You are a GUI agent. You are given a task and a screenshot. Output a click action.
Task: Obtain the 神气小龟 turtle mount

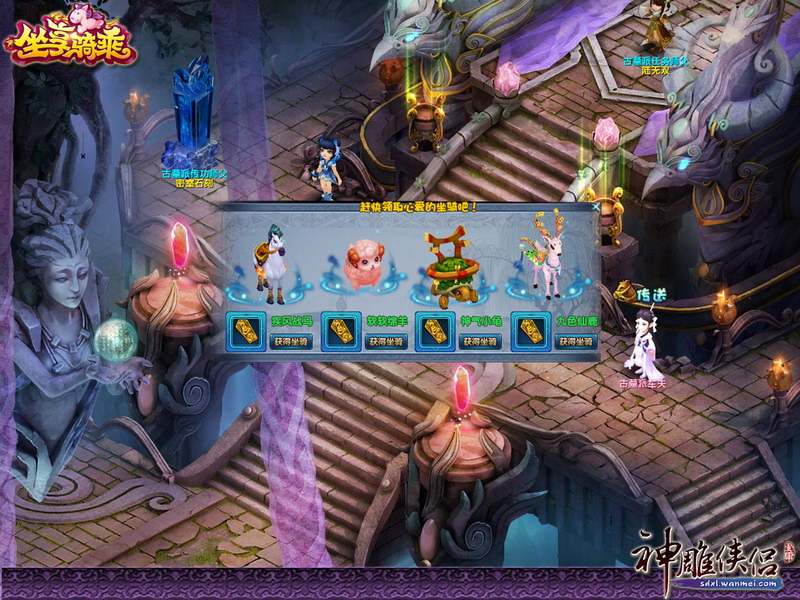pos(481,342)
